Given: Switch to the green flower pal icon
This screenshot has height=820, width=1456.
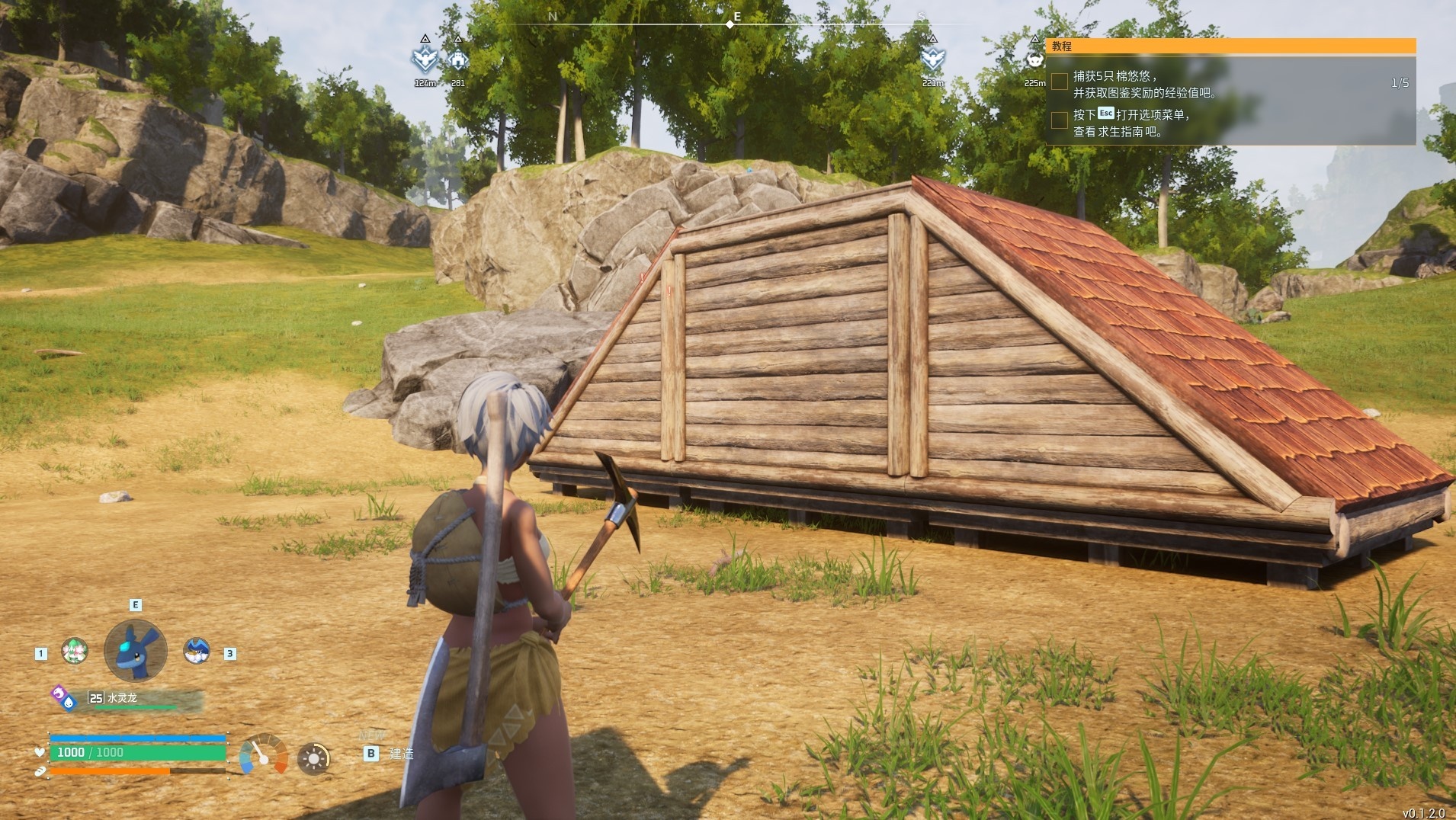Looking at the screenshot, I should (75, 651).
